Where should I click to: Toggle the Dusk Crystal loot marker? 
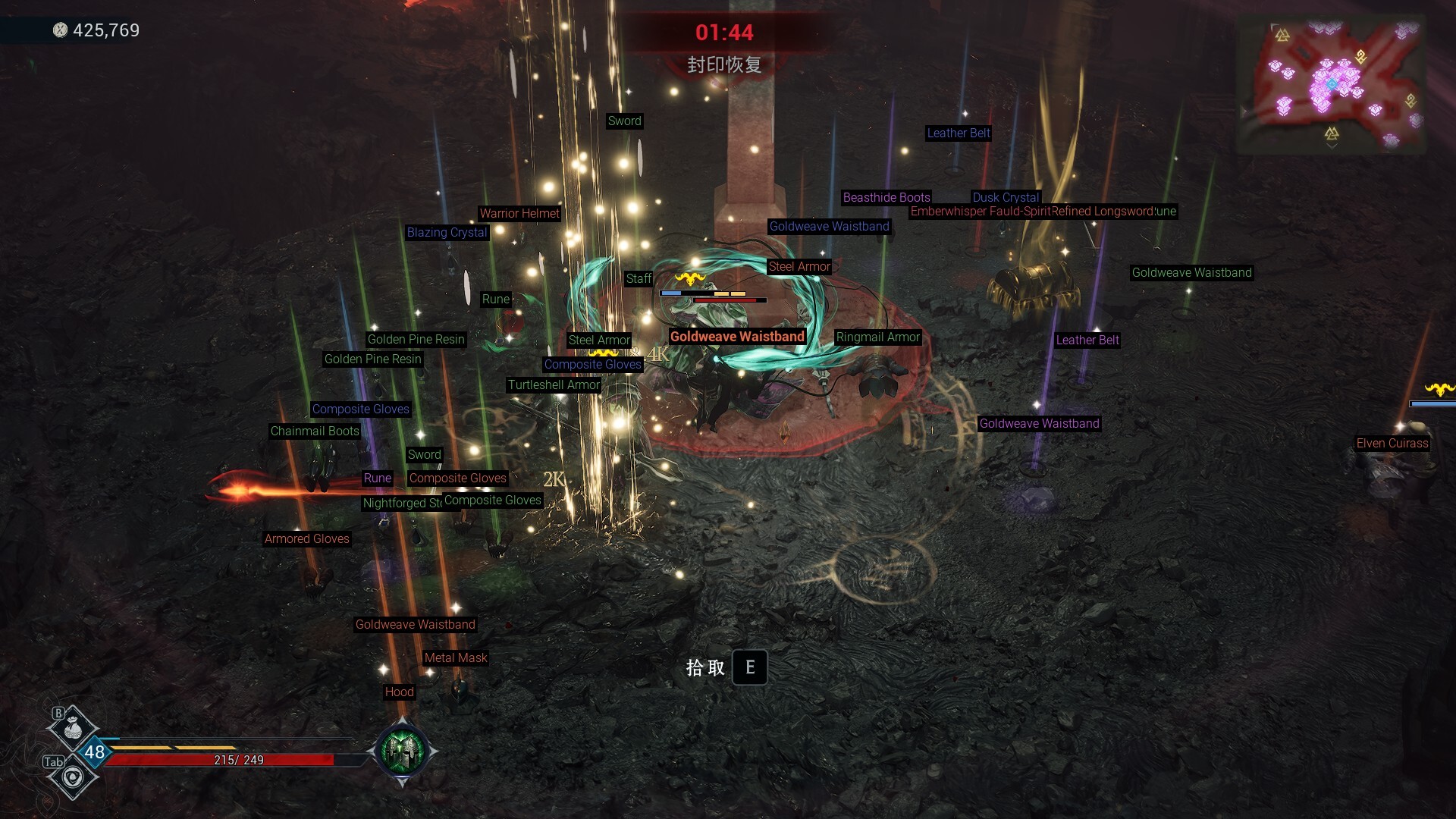coord(1006,197)
